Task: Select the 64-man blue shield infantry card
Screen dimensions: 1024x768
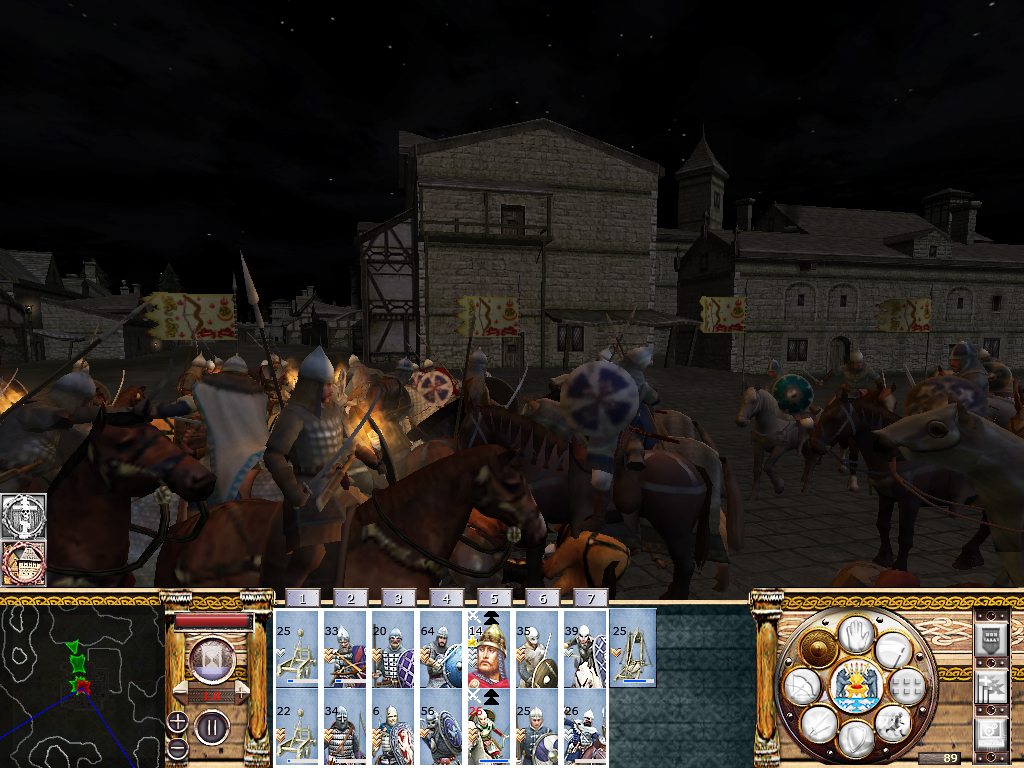Action: coord(441,649)
